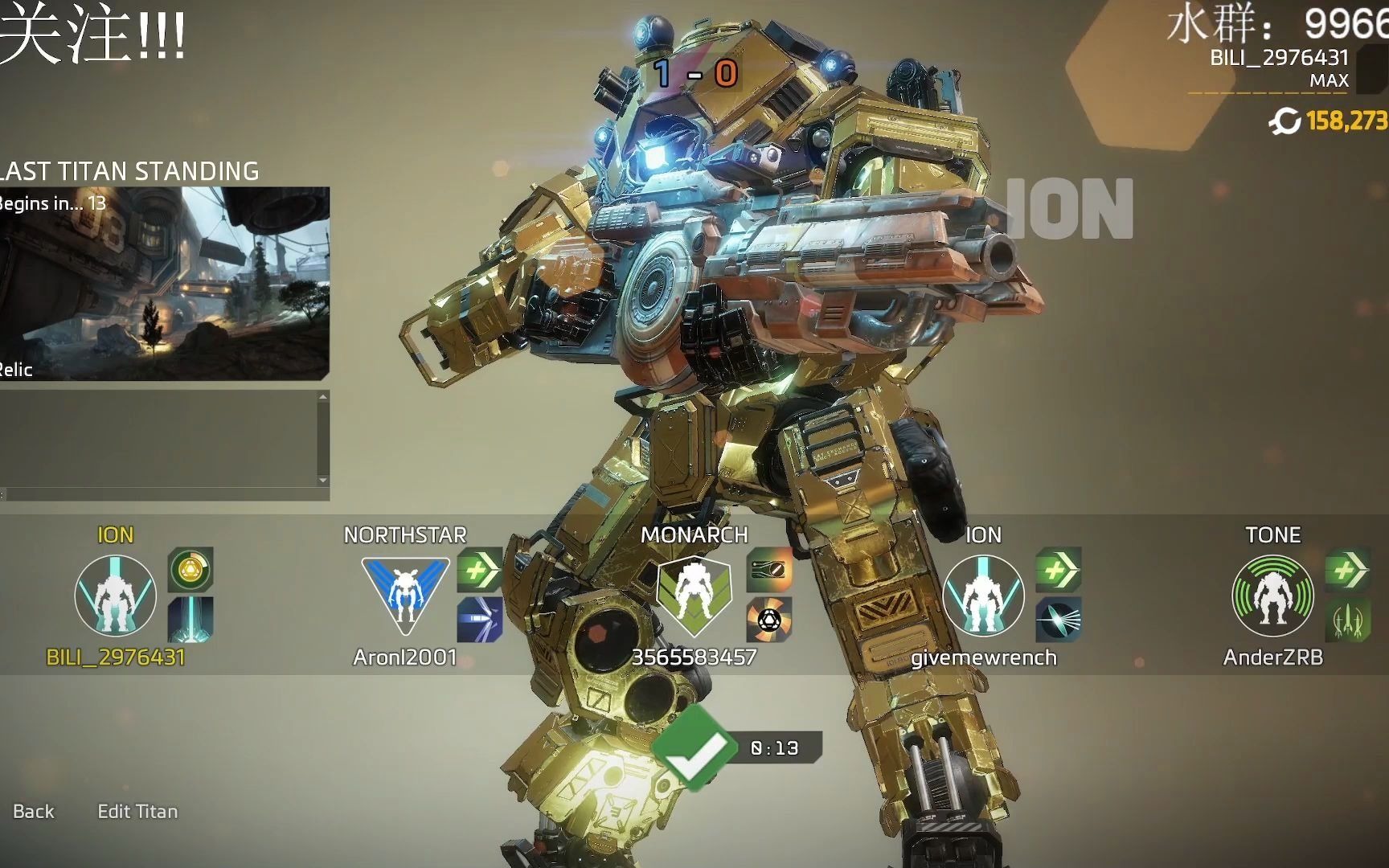View BILI_2976431's Ion blue beam kit icon
This screenshot has width=1389, height=868.
[x=191, y=620]
